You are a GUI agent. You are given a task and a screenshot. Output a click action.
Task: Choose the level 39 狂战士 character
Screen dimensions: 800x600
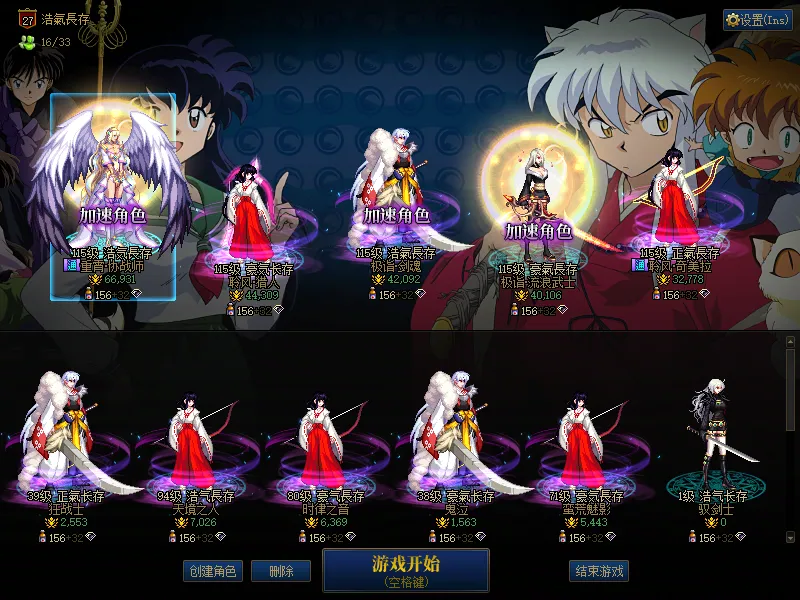point(68,440)
